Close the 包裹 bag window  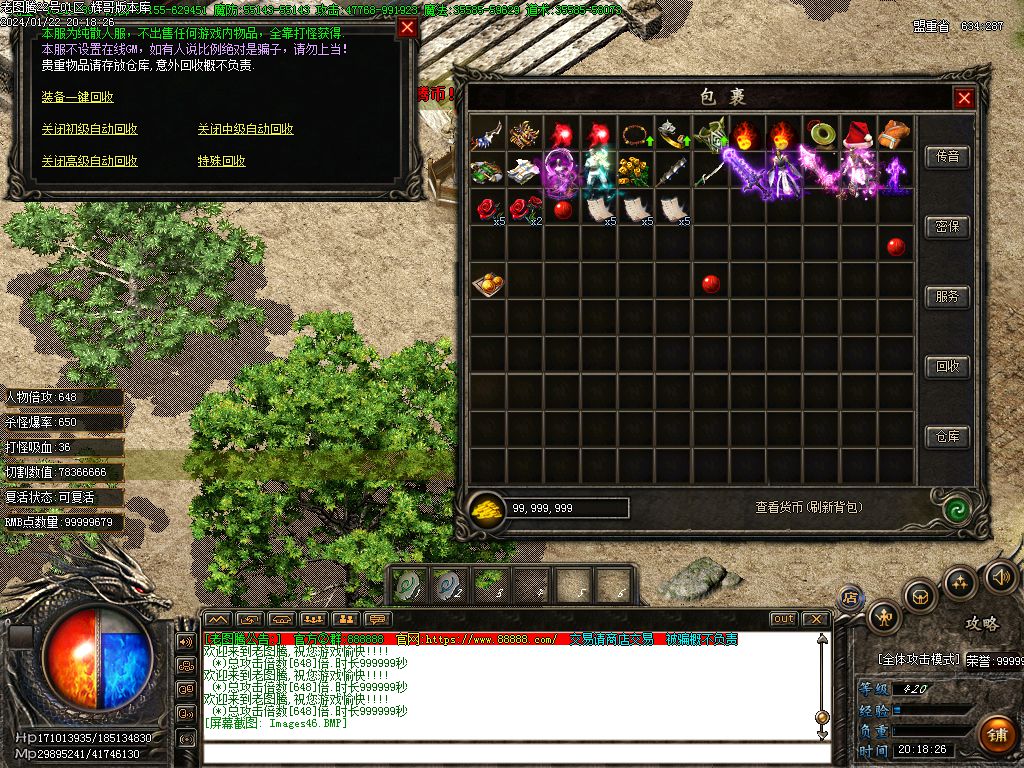click(964, 98)
